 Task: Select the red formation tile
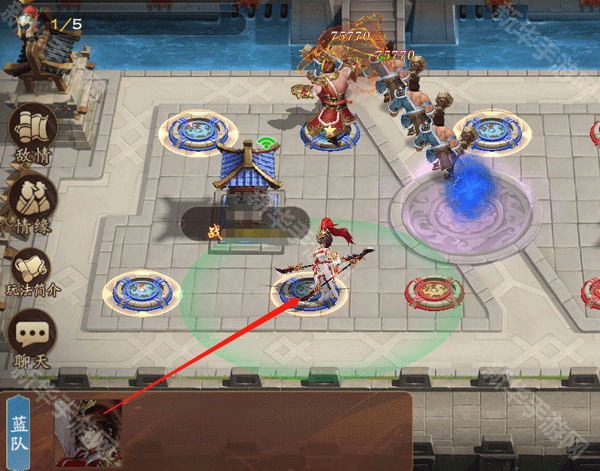click(x=431, y=292)
